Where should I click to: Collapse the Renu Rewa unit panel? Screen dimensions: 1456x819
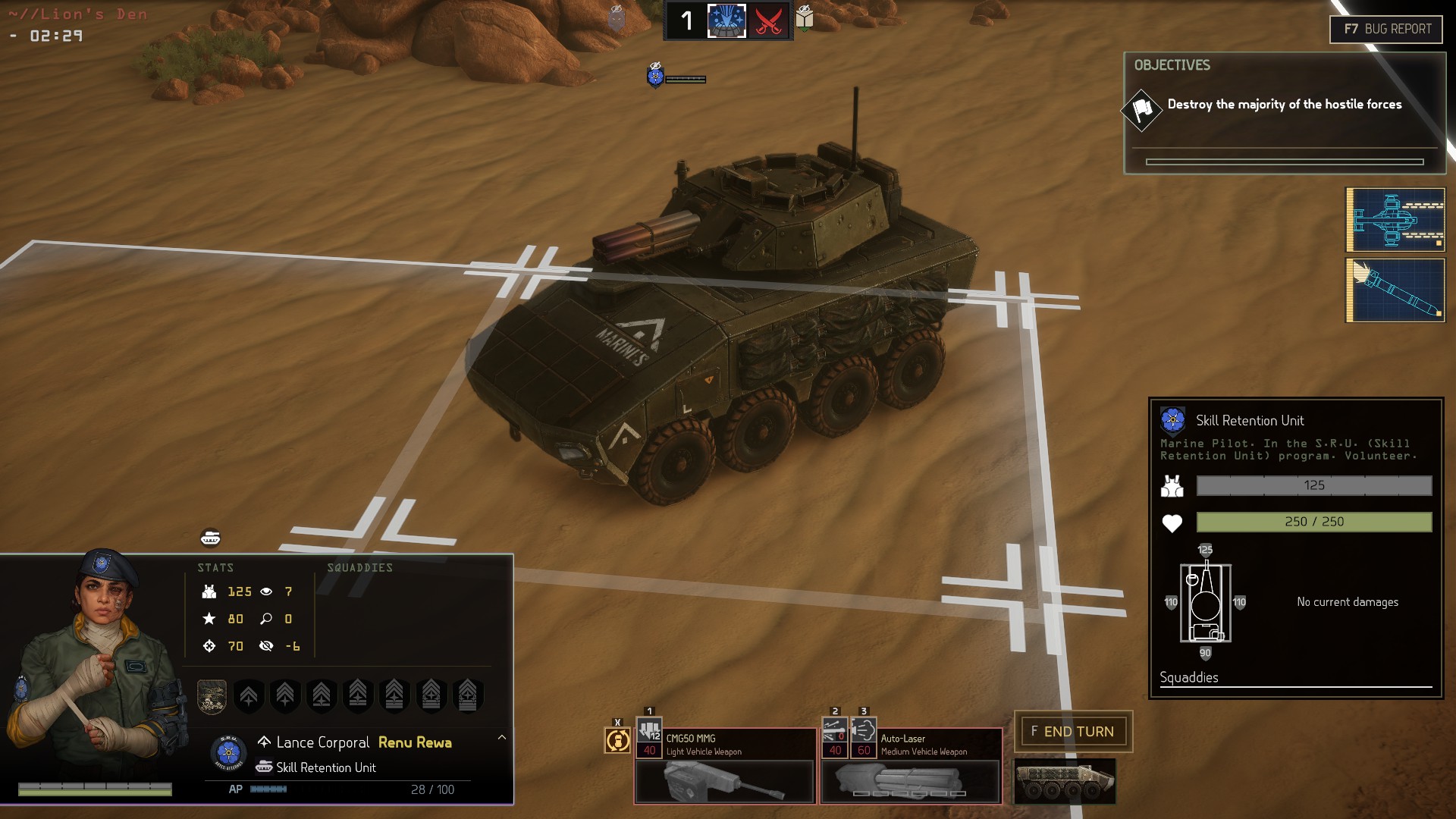click(x=501, y=737)
